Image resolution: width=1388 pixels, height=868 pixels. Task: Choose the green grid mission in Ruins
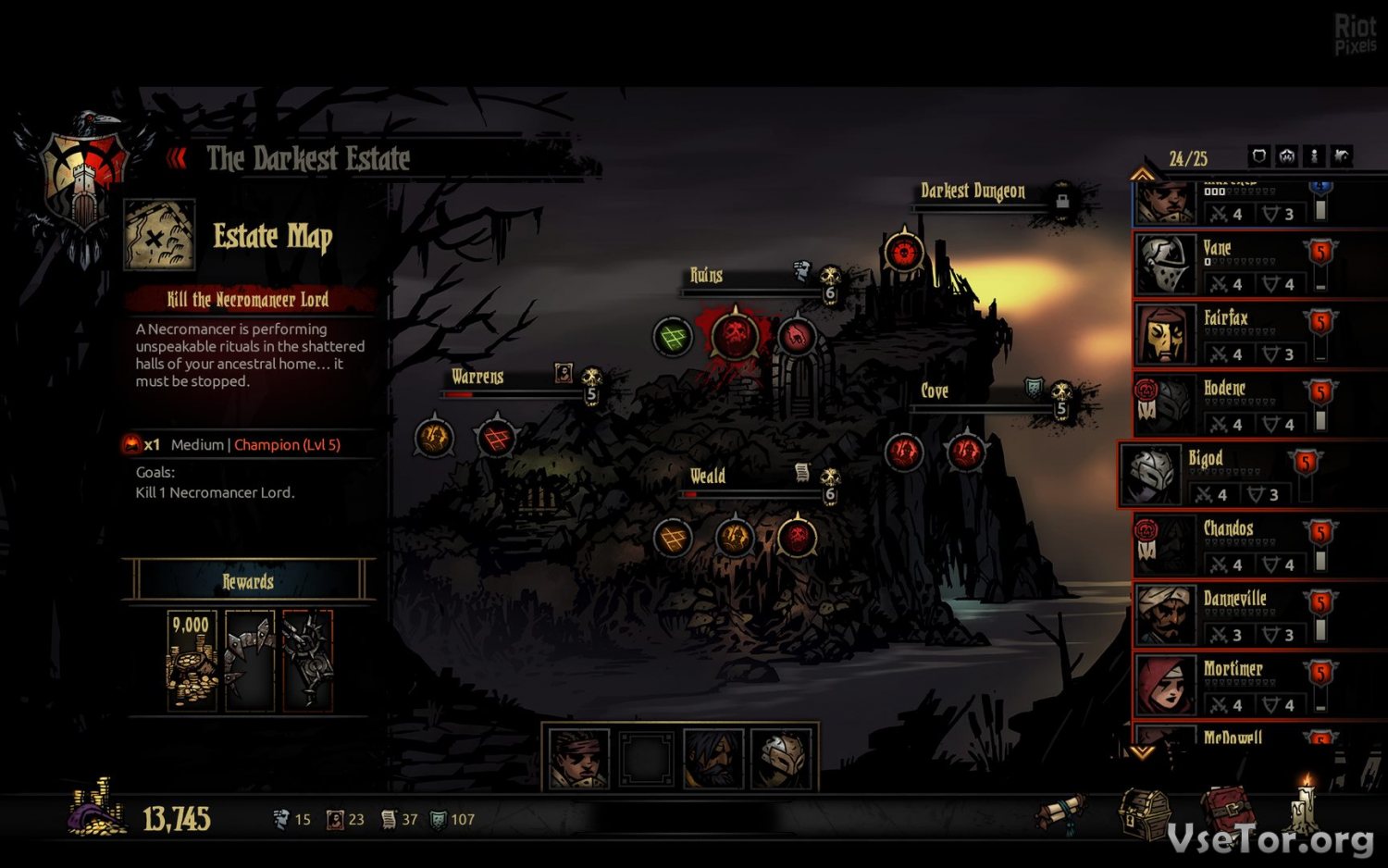click(673, 337)
